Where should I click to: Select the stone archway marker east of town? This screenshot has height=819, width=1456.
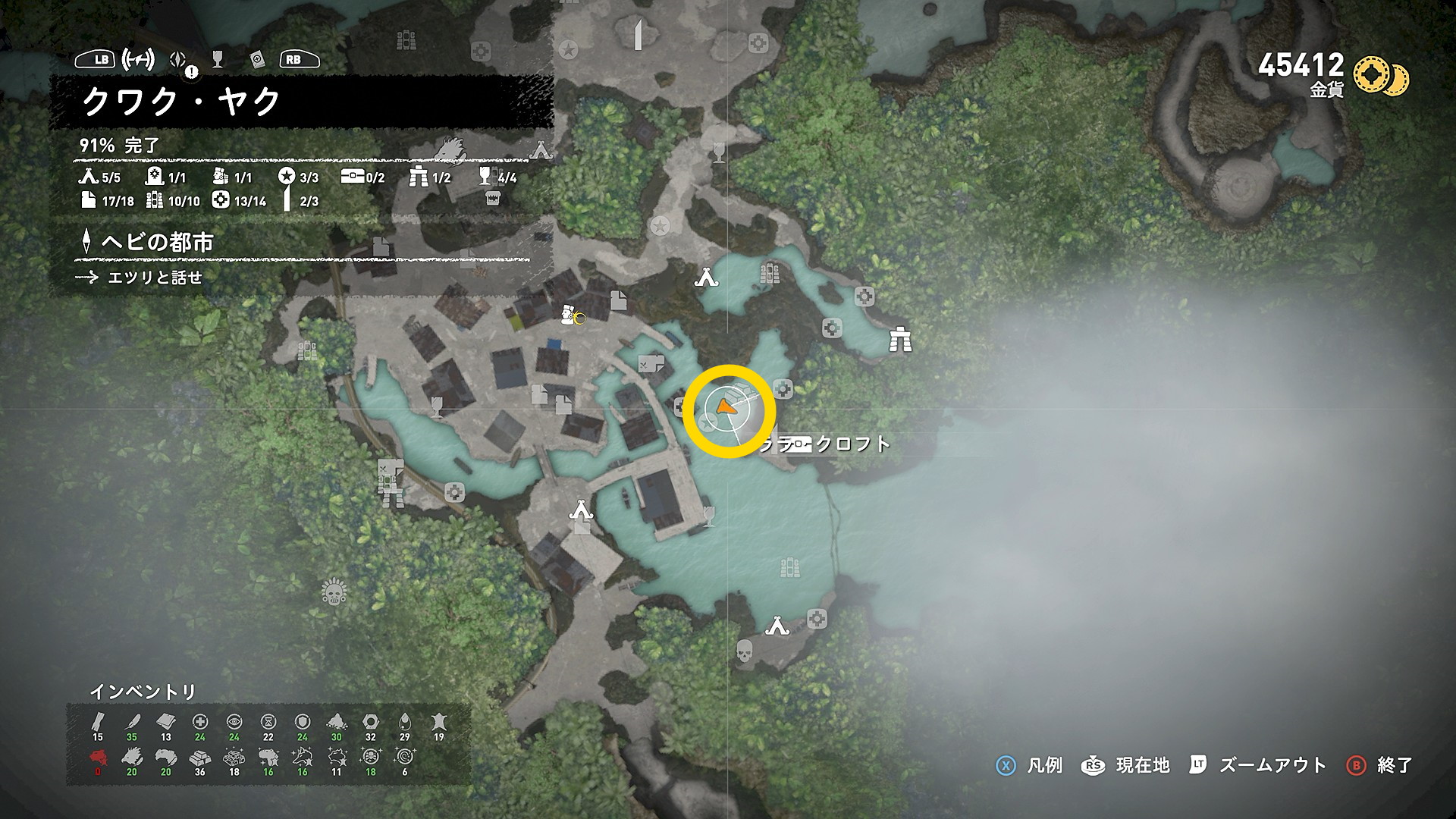(x=900, y=340)
